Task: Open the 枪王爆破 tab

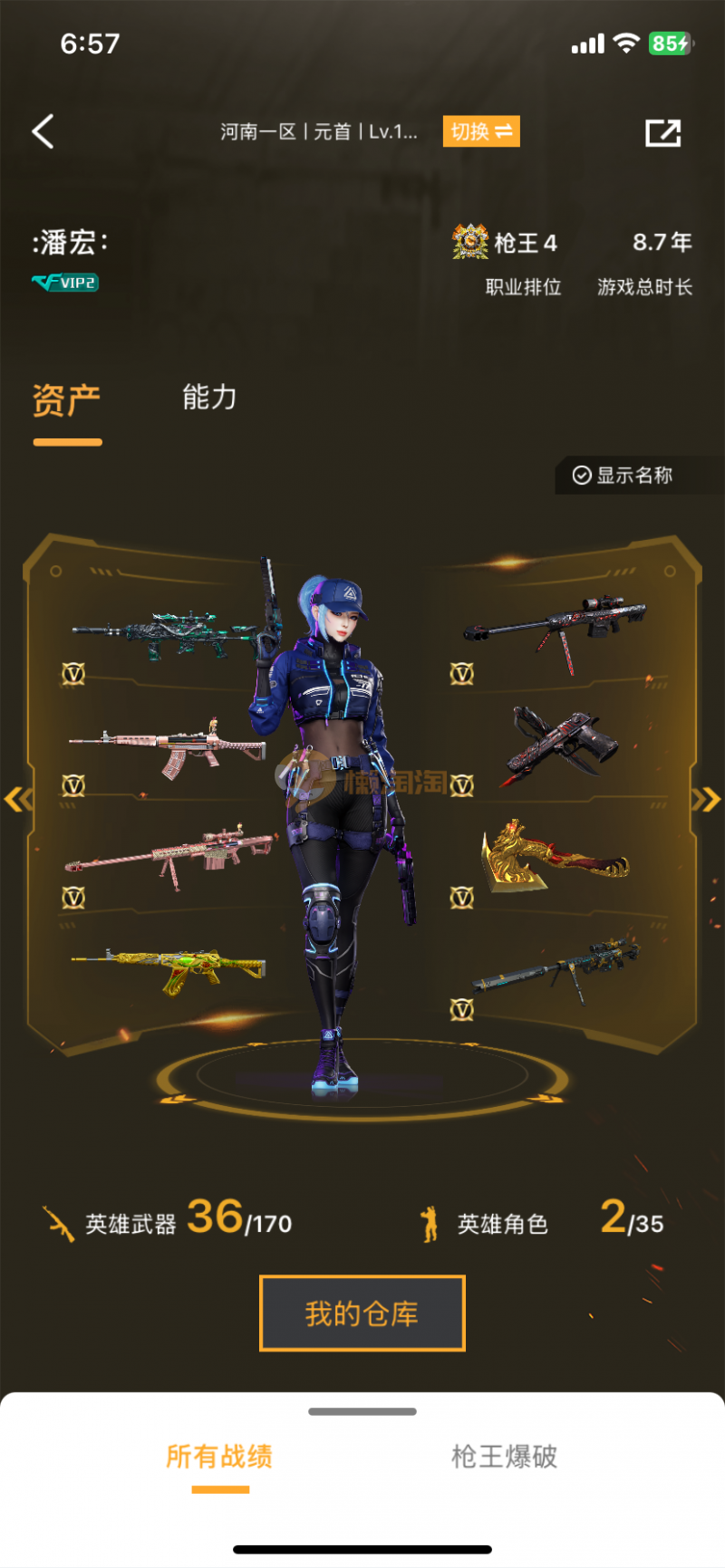Action: click(504, 1457)
